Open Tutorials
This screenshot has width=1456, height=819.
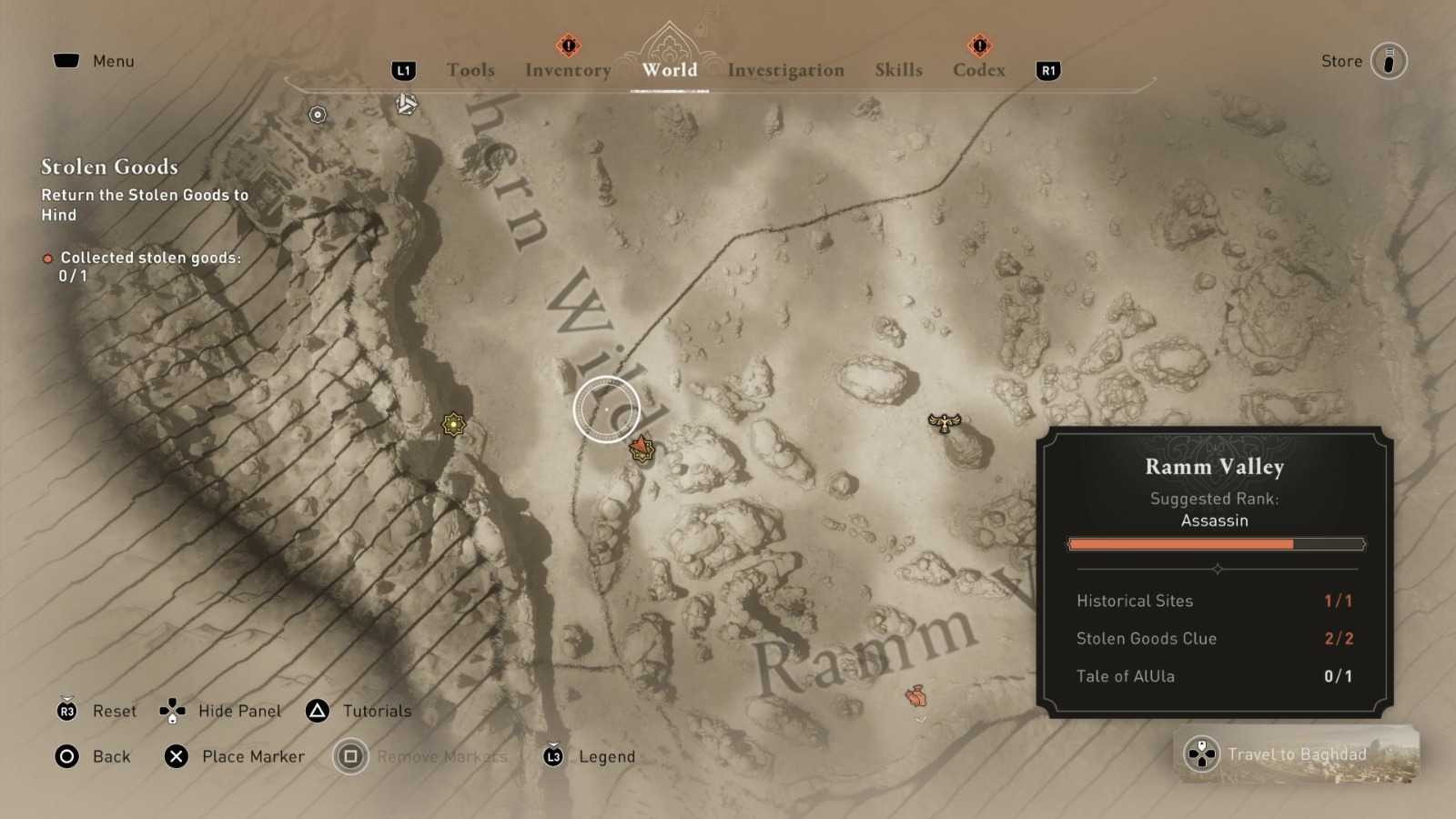[374, 711]
